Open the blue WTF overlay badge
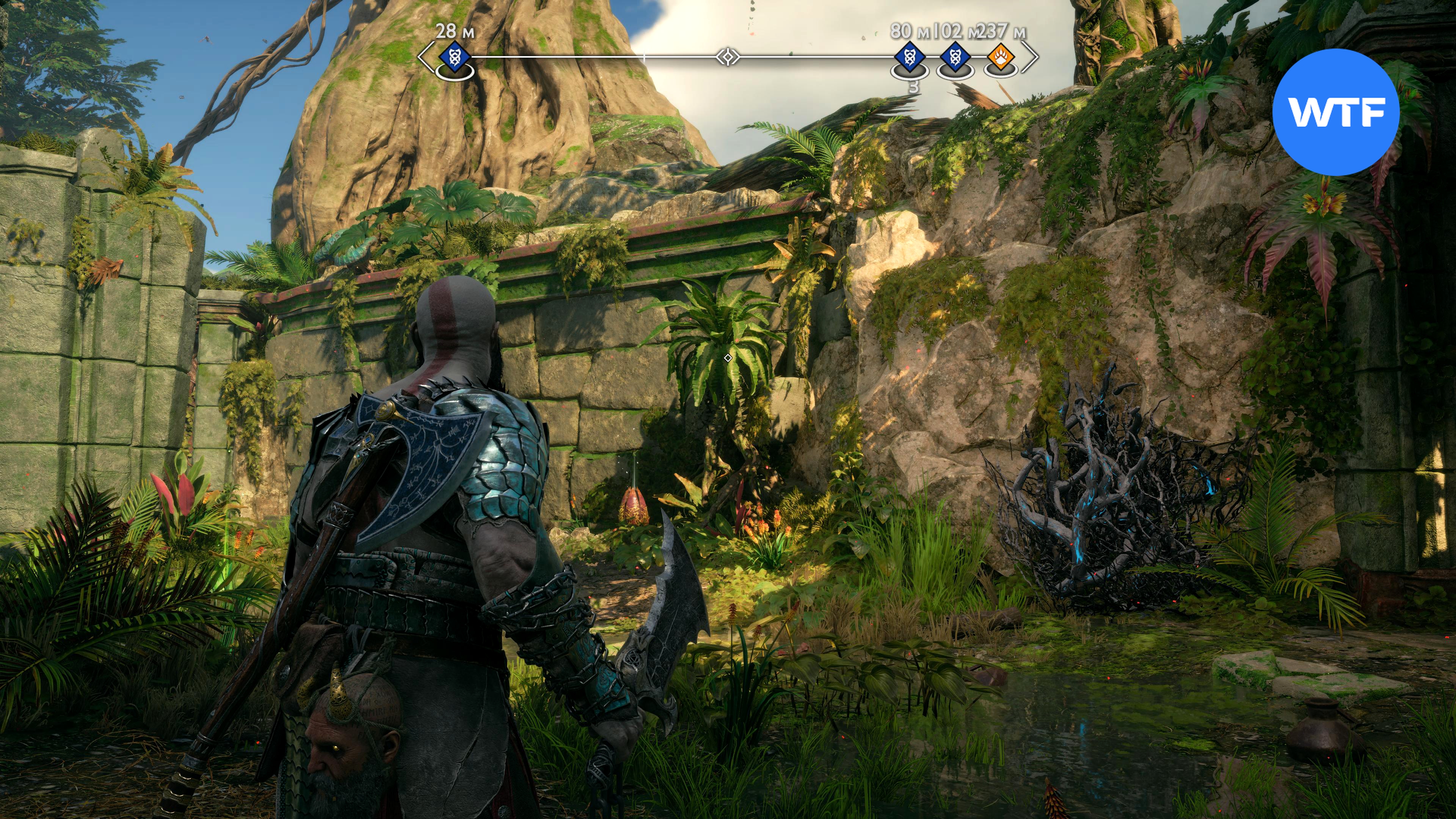 (1335, 112)
